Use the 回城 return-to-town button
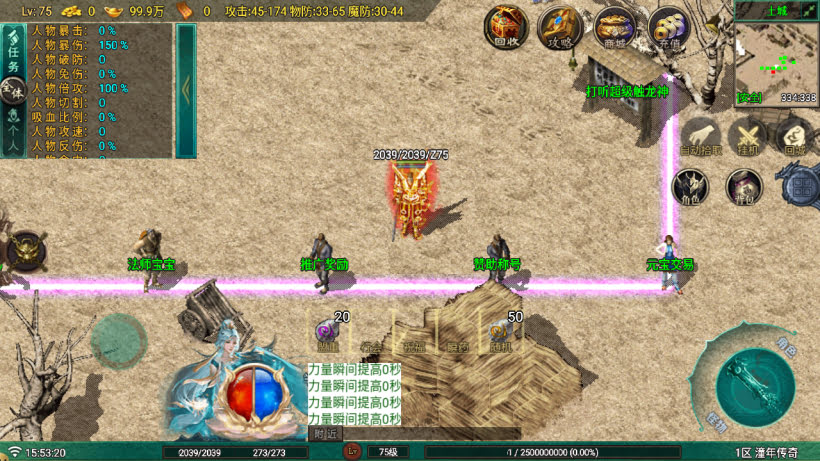 [x=795, y=136]
